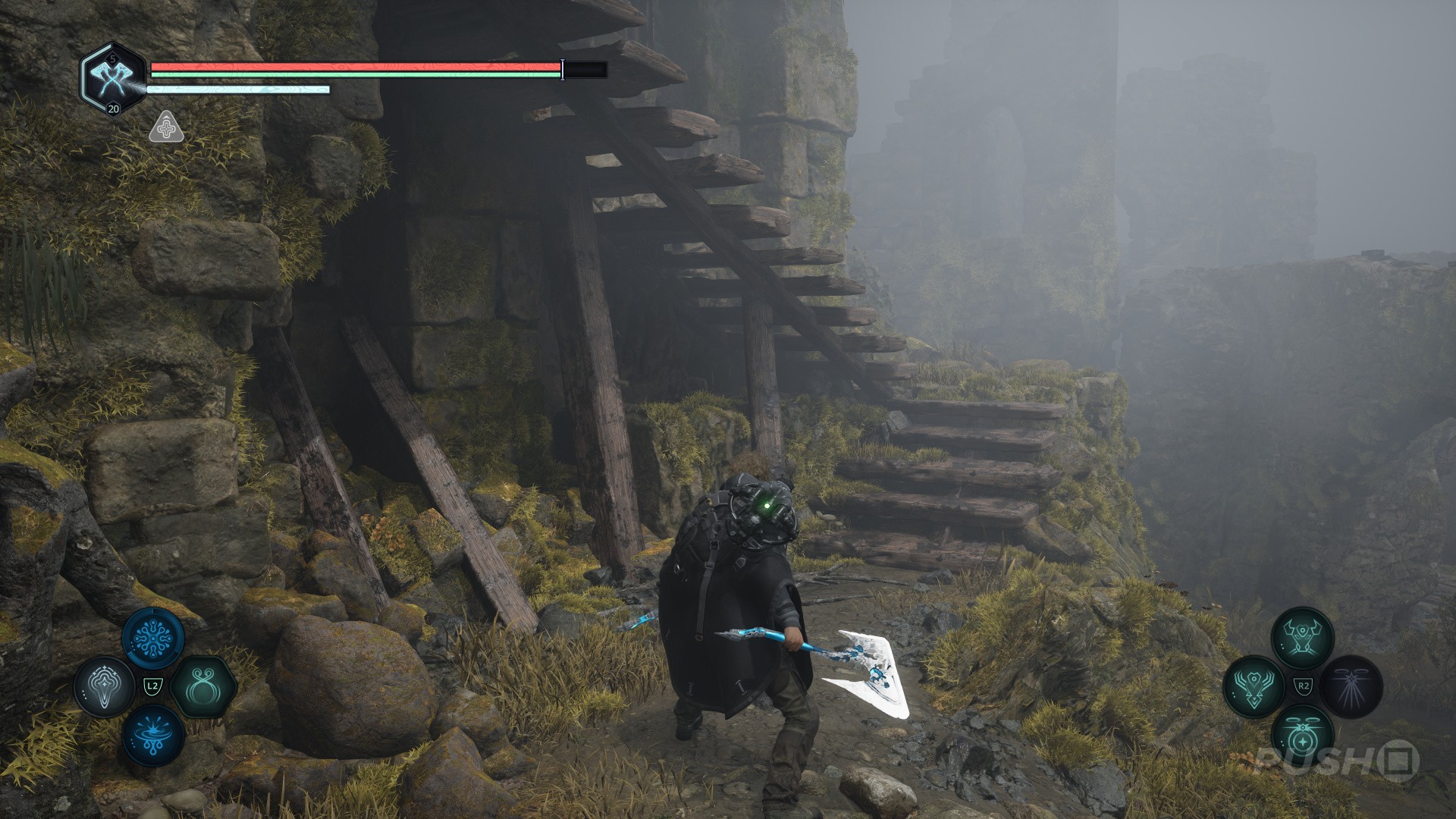Choose the teal winged shield ability

point(1254,686)
